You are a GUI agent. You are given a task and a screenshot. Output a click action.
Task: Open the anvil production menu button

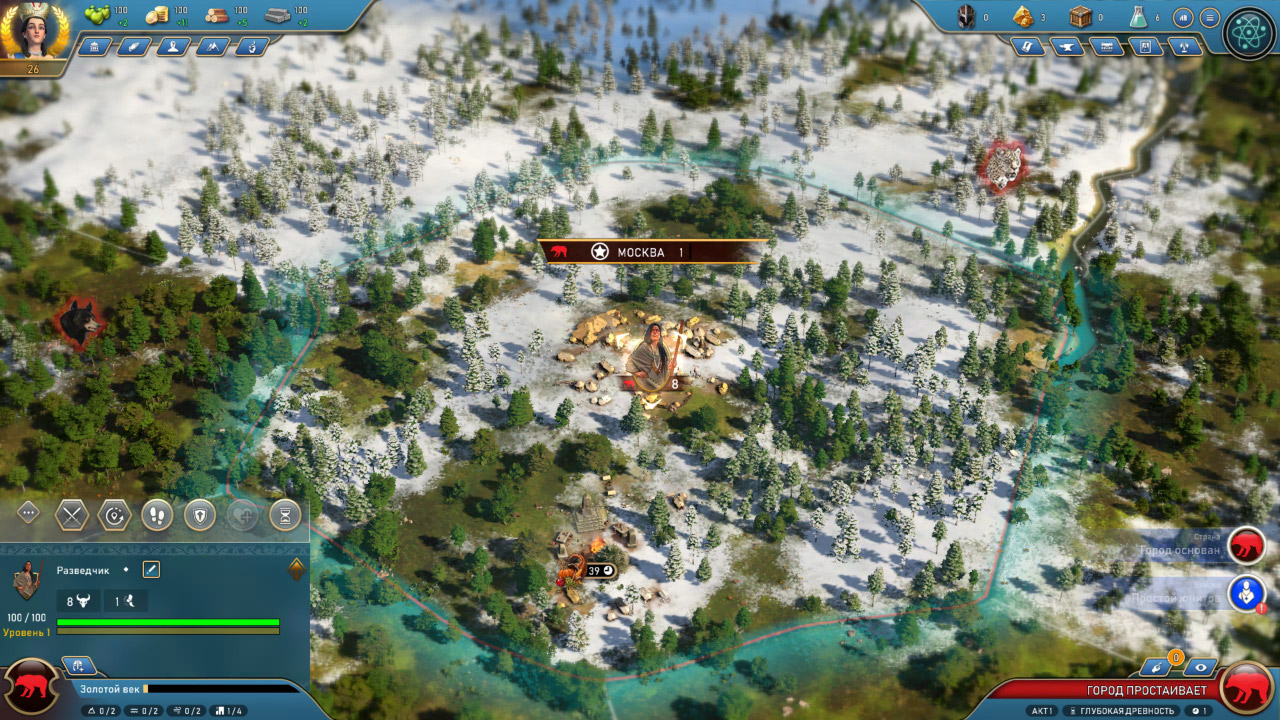(1066, 46)
